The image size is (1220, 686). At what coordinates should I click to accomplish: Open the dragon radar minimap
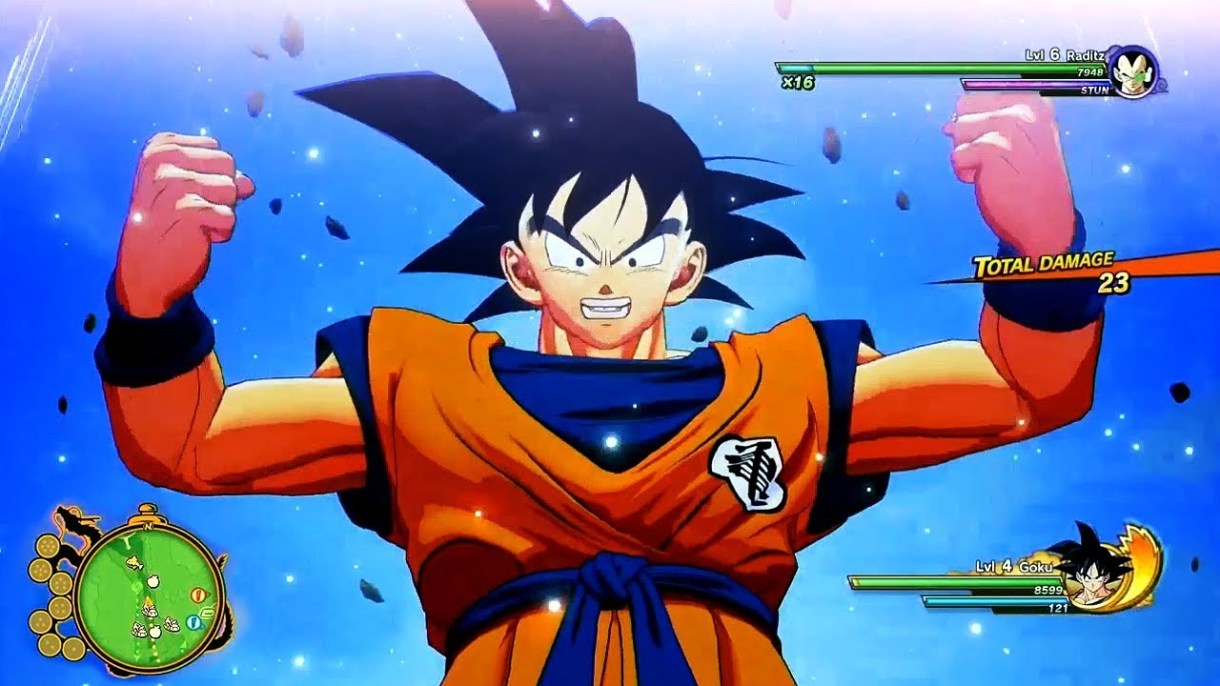tap(148, 592)
